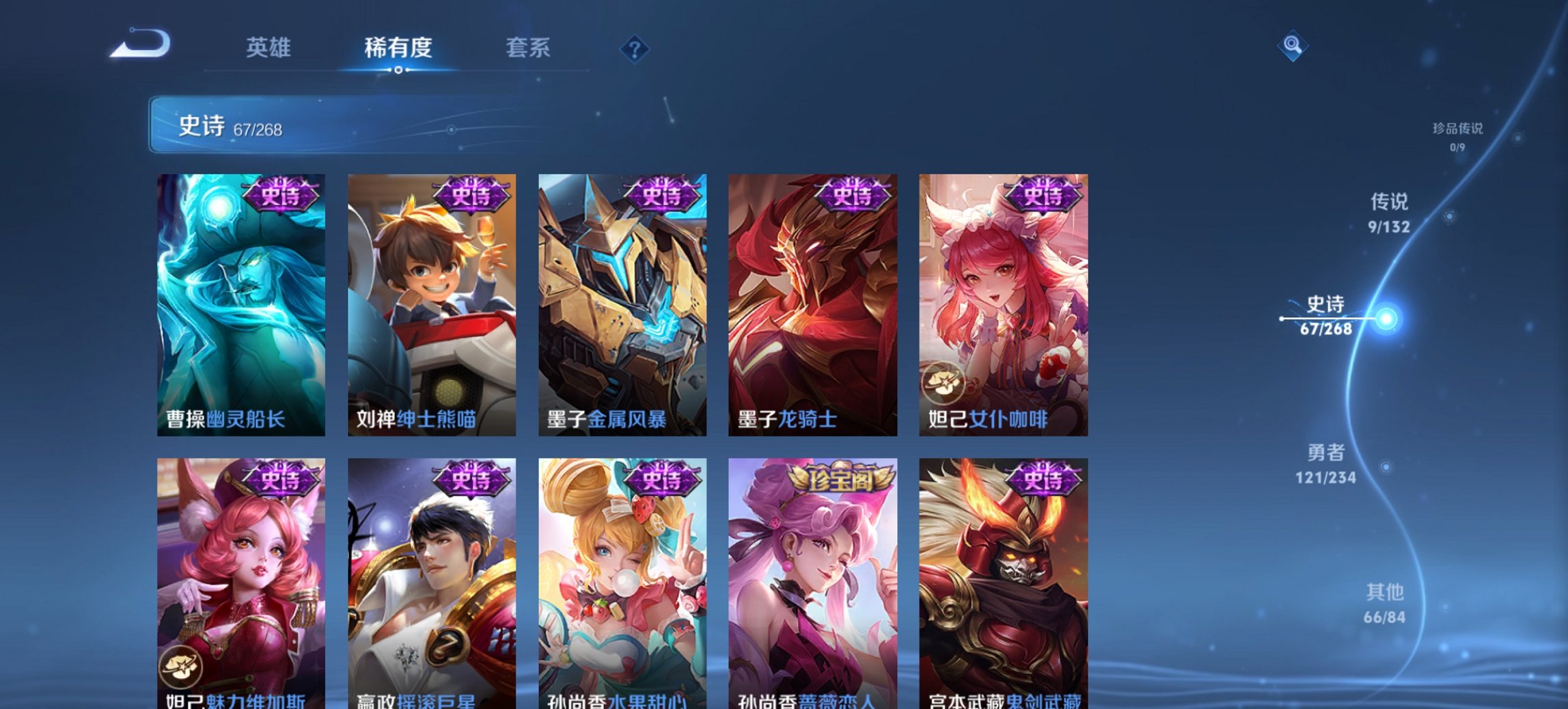Open the 墨子龙骑士 skin card
Screen dimensions: 1568x709
click(x=813, y=301)
